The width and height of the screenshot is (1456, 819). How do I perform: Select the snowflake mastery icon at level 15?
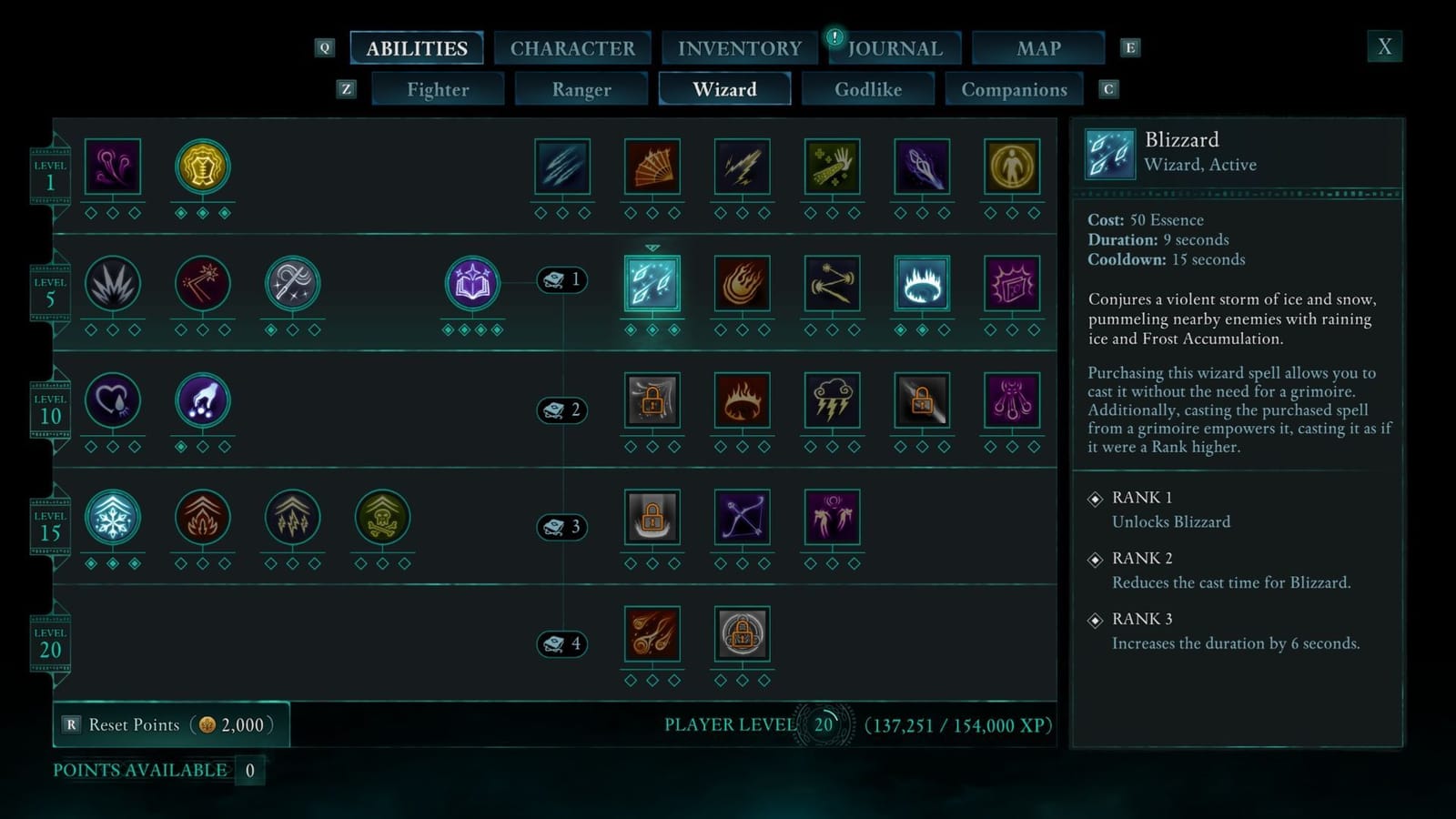(113, 518)
